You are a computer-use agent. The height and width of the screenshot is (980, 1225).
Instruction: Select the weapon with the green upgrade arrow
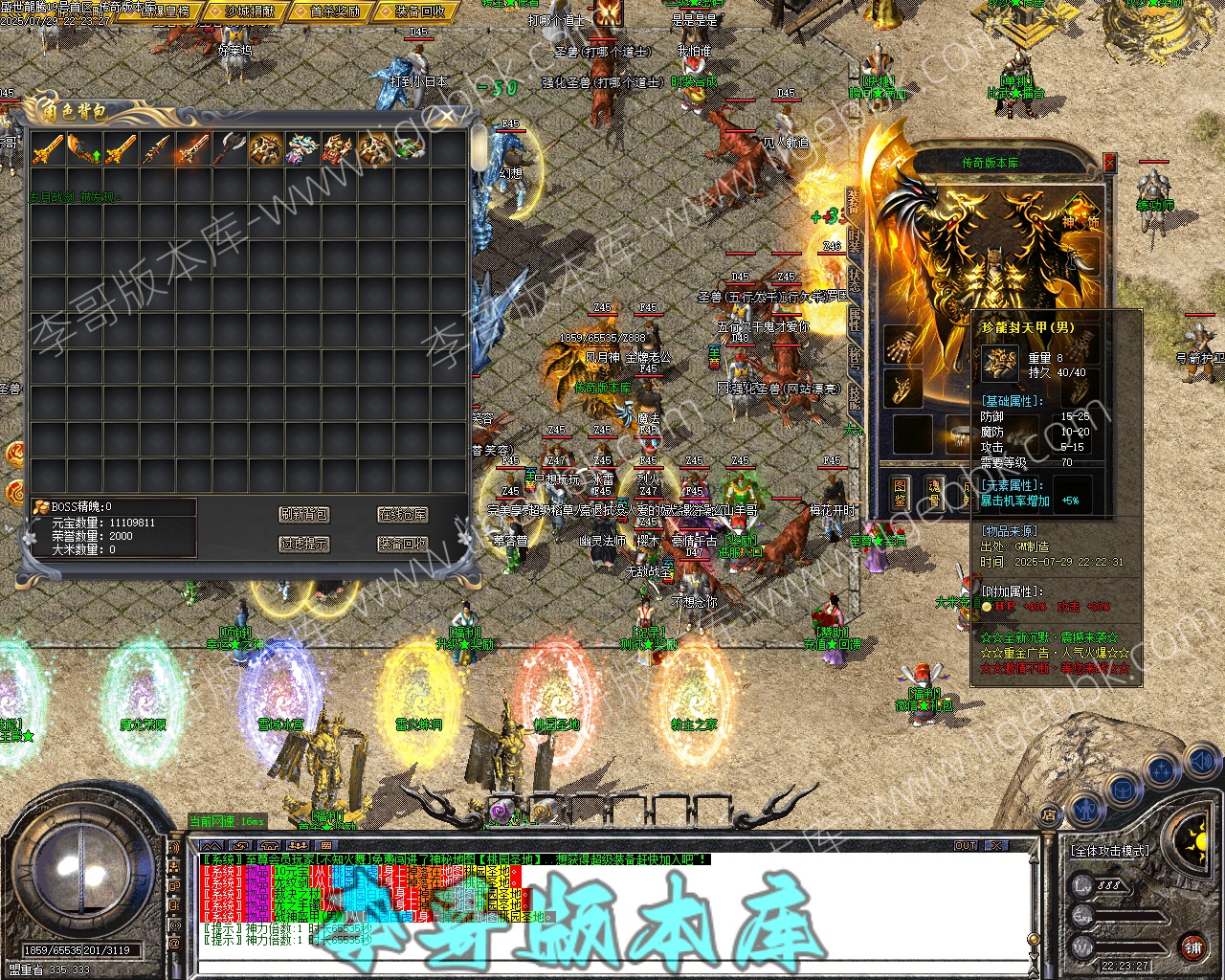pyautogui.click(x=84, y=148)
